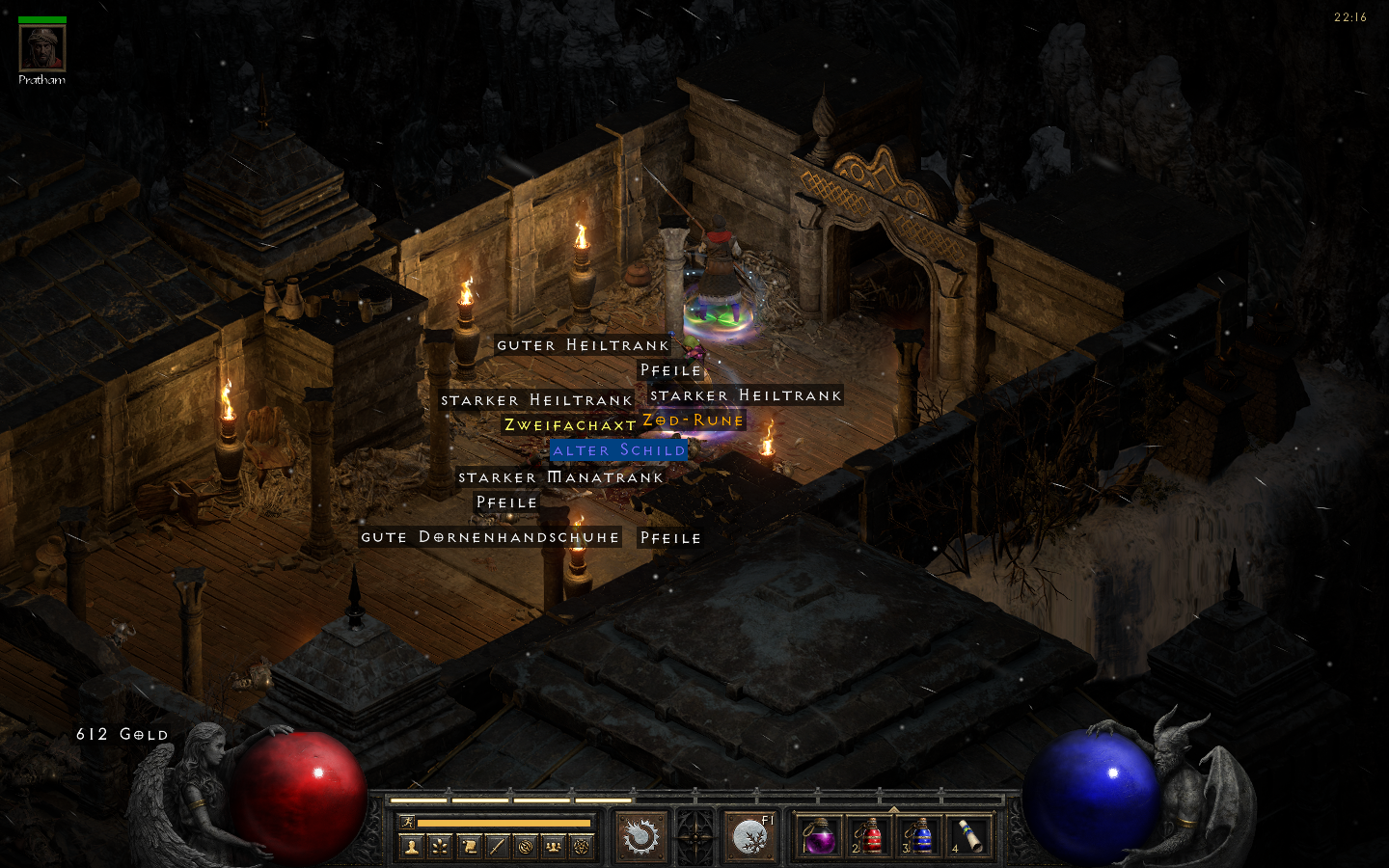Pick up the Zed-Rune
This screenshot has height=868, width=1389.
coord(691,420)
